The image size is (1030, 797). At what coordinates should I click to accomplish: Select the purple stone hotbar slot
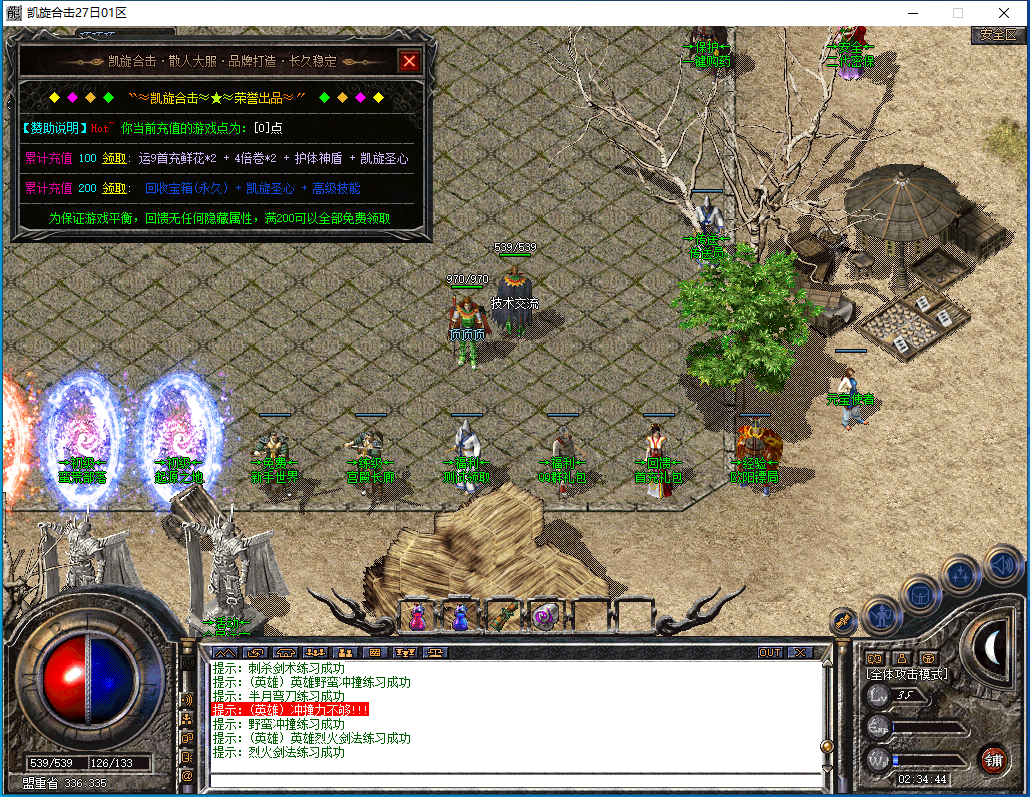pos(545,616)
